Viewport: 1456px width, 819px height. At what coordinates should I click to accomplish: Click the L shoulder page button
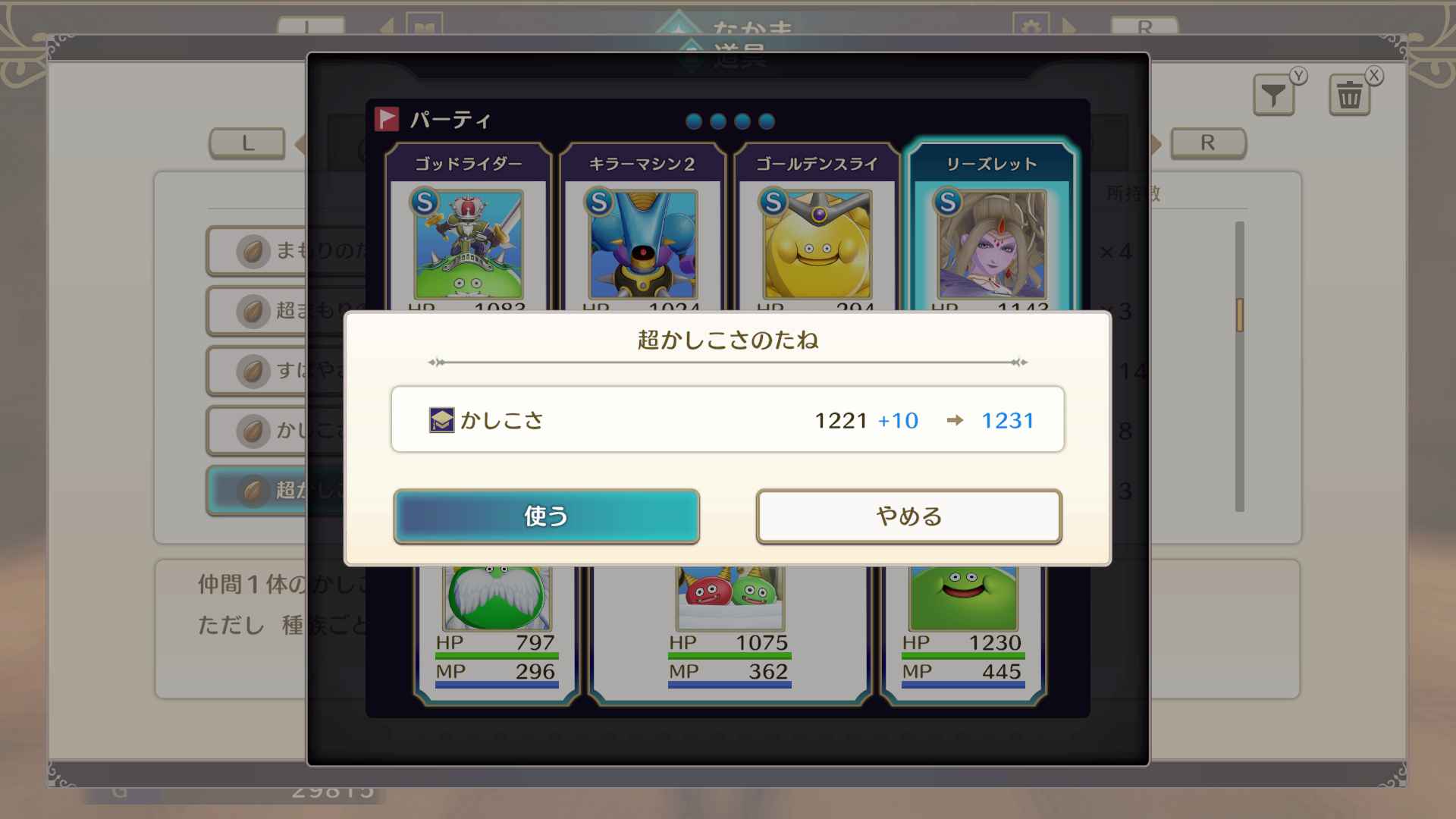(x=247, y=143)
